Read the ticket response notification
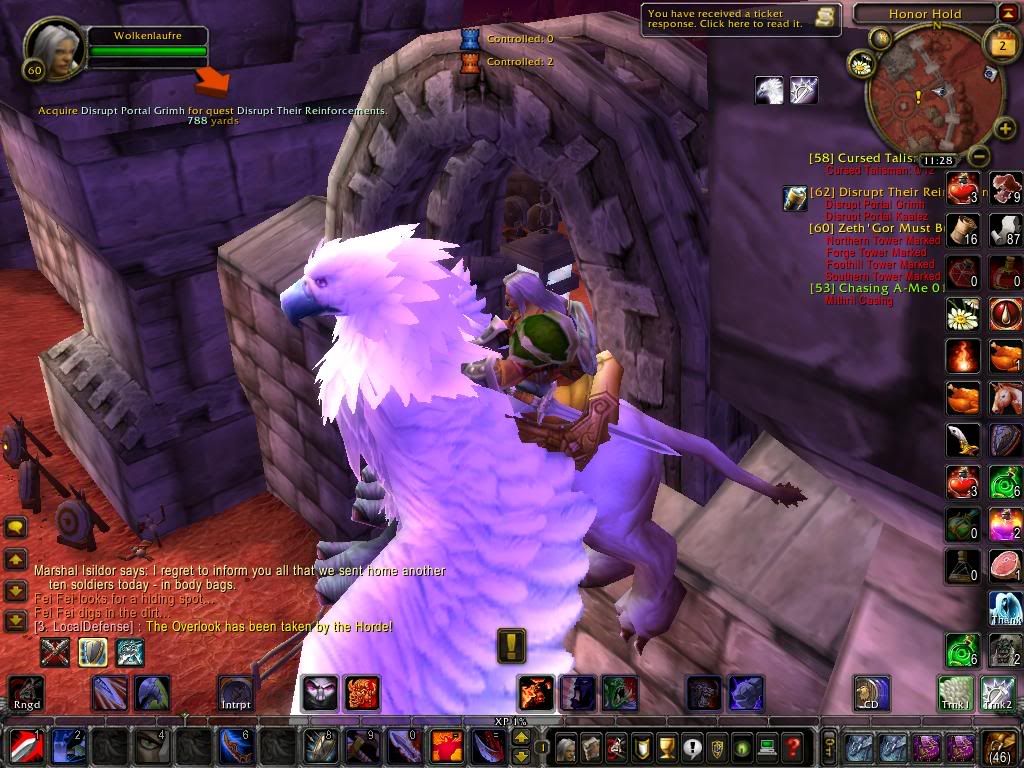This screenshot has height=768, width=1024. [x=741, y=19]
